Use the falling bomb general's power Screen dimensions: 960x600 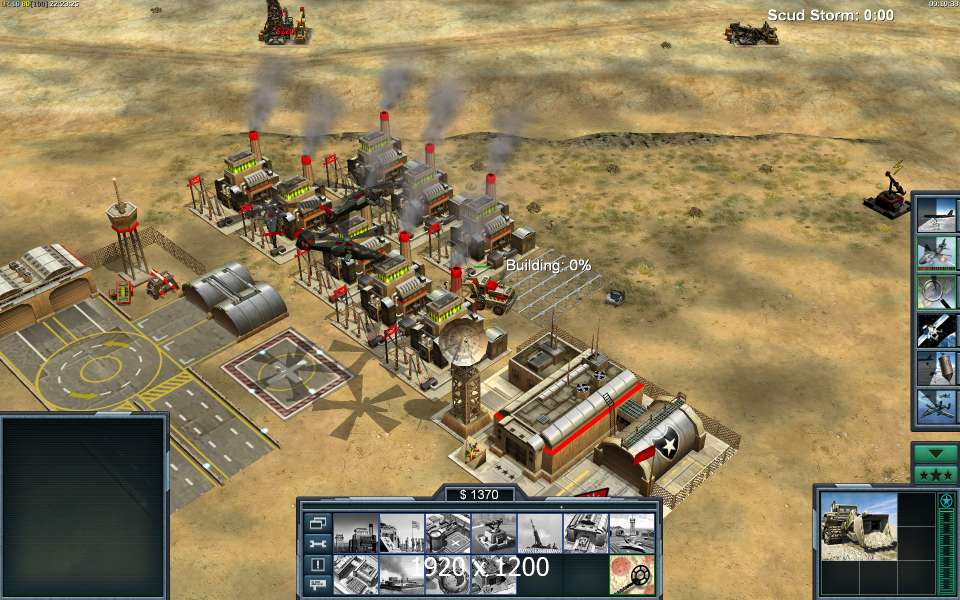tap(938, 367)
